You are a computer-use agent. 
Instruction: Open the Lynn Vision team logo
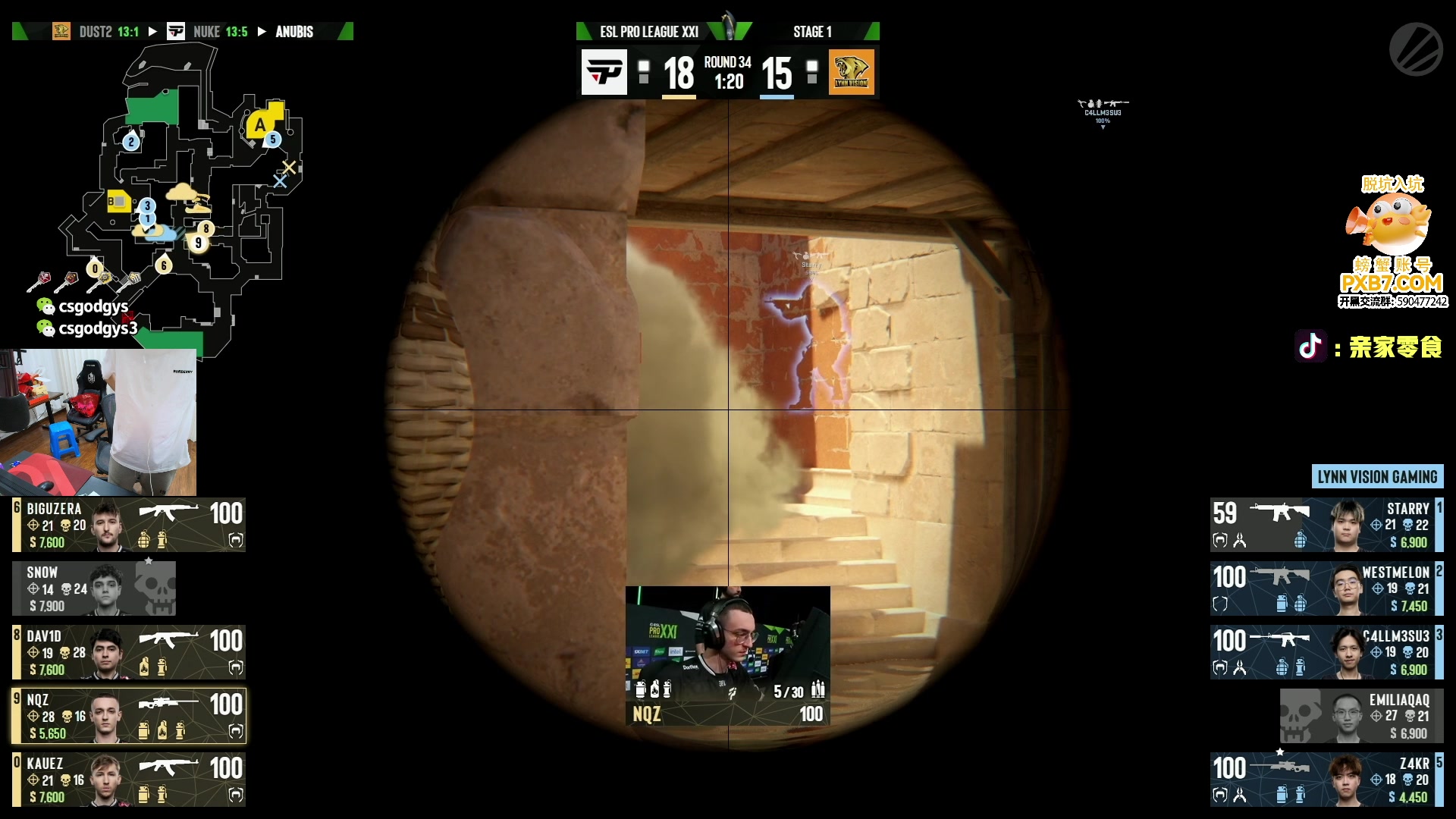coord(852,73)
